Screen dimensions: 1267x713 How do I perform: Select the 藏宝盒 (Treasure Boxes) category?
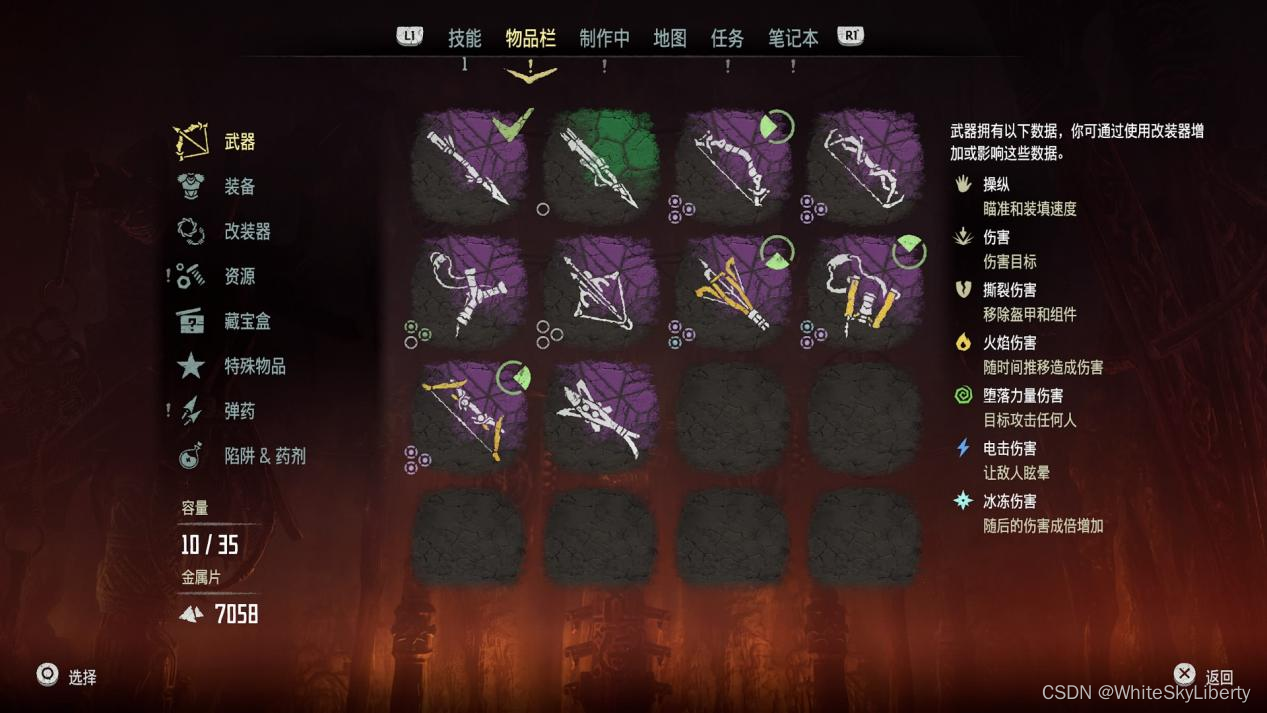(x=247, y=321)
